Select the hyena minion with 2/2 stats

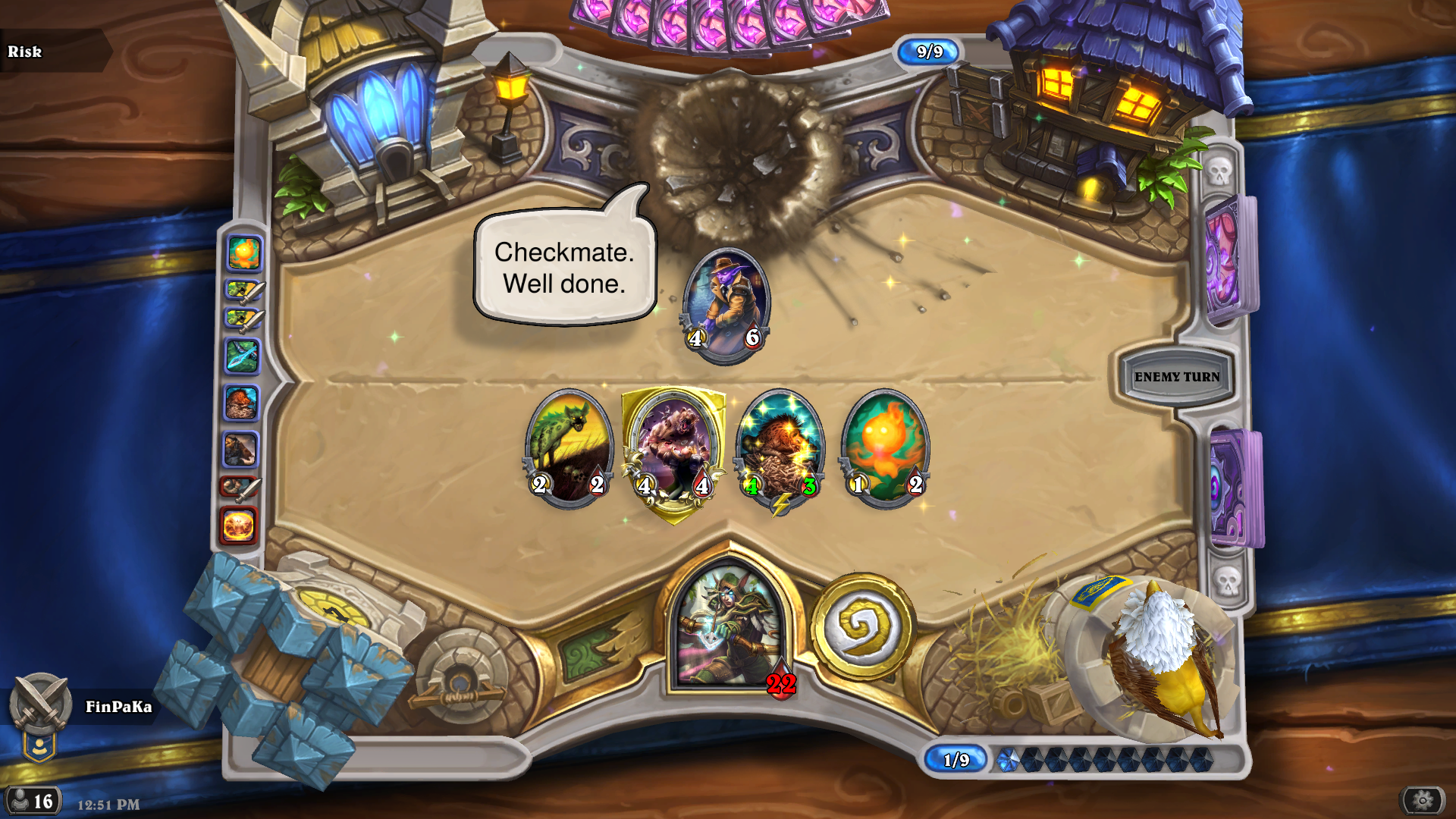coord(568,447)
